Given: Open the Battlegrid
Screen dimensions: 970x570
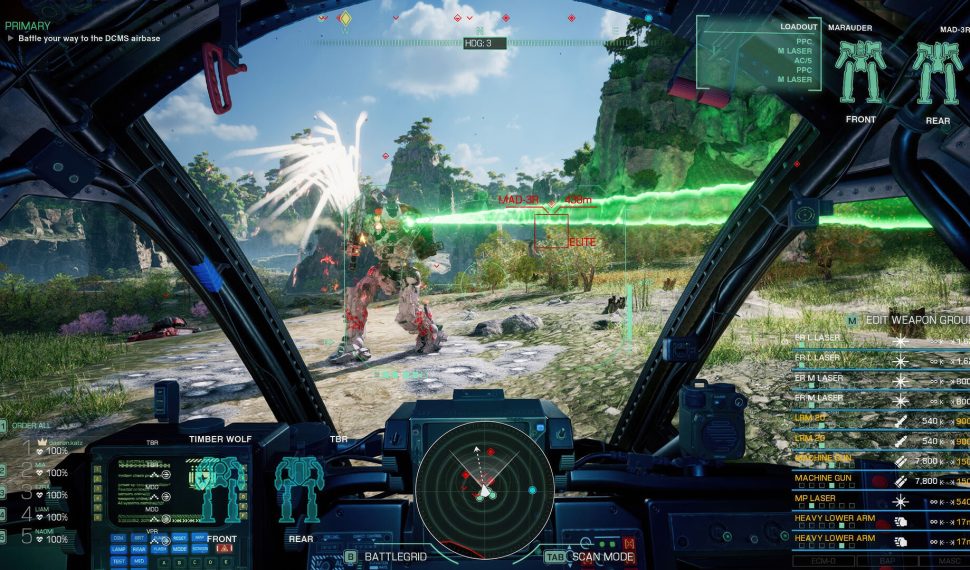Looking at the screenshot, I should tap(389, 556).
